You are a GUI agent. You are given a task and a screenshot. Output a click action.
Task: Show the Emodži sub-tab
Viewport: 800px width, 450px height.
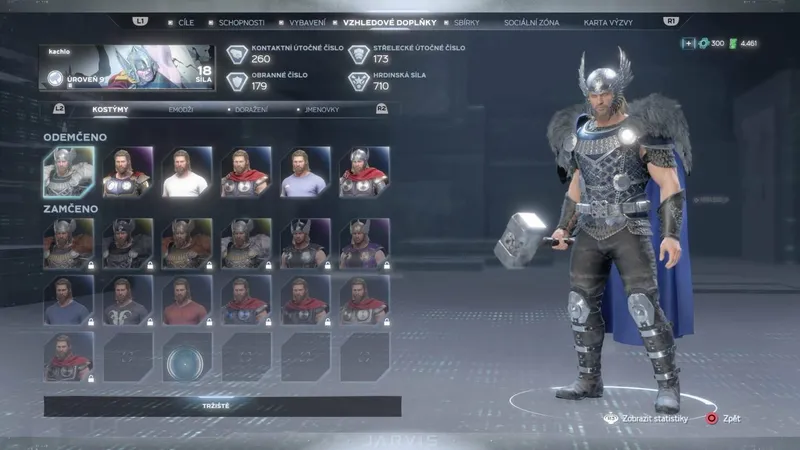(180, 108)
